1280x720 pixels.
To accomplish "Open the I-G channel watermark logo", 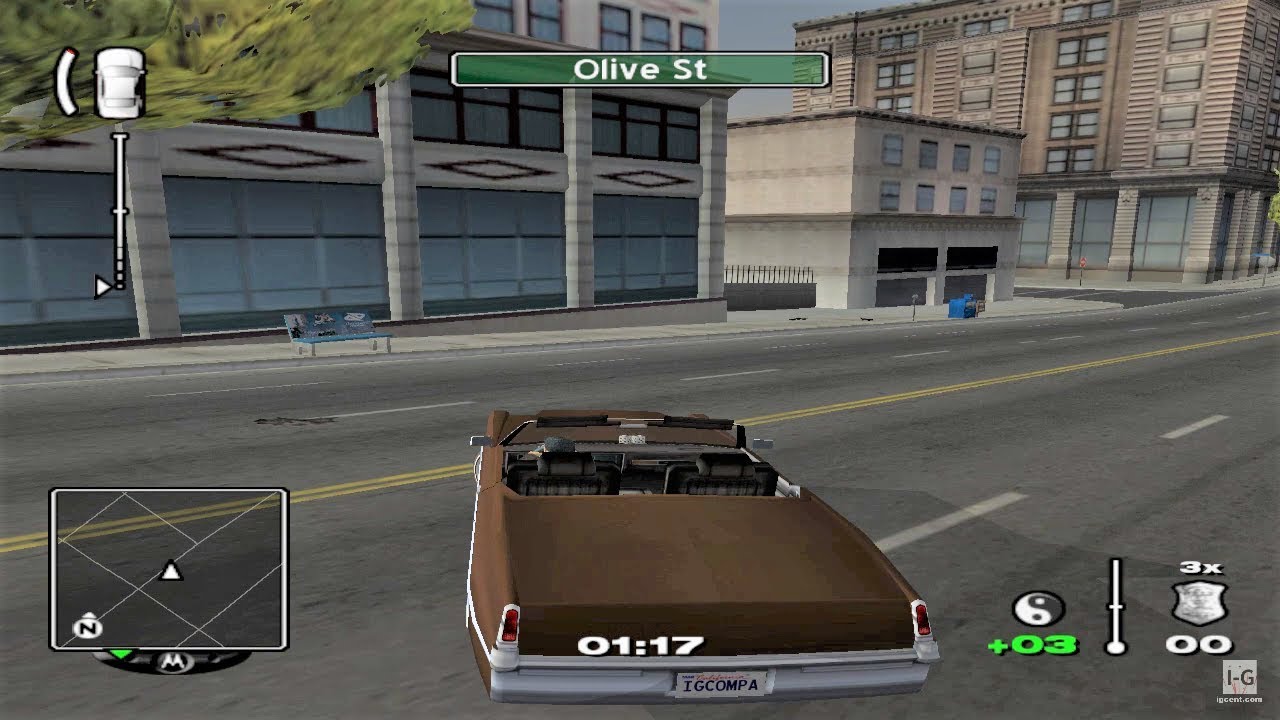I will click(1243, 679).
